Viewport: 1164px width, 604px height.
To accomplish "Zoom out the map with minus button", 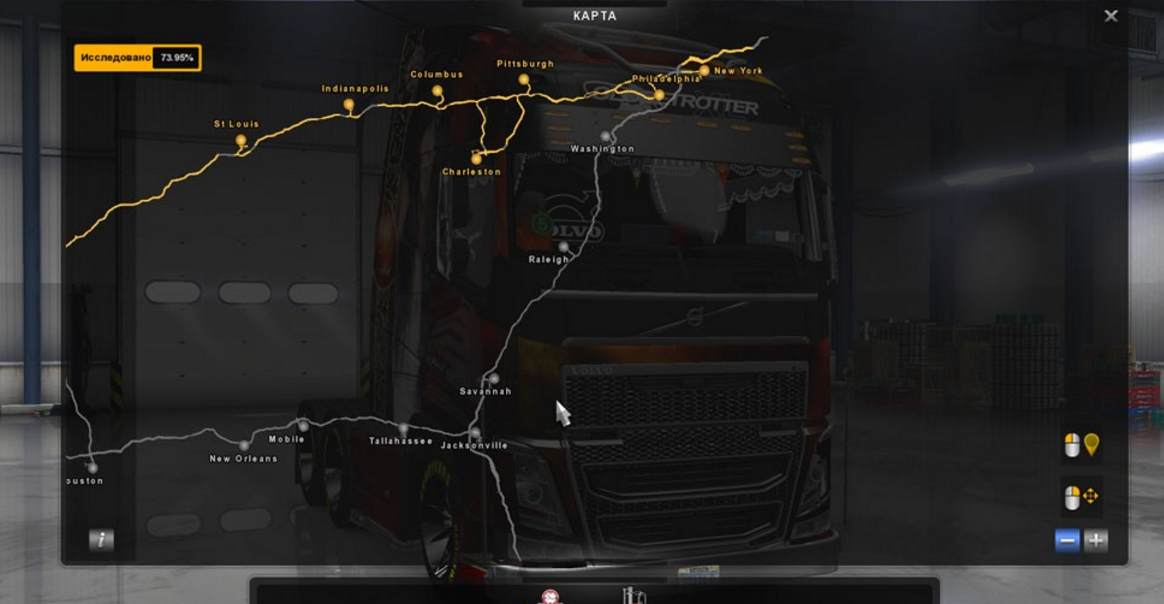I will (1067, 541).
